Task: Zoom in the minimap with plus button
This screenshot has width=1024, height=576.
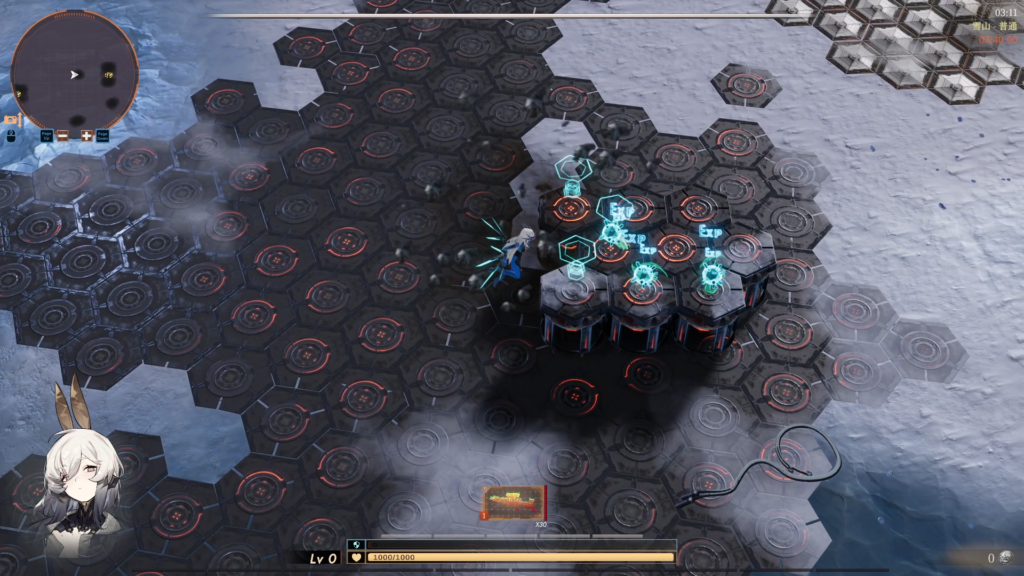Action: tap(87, 135)
